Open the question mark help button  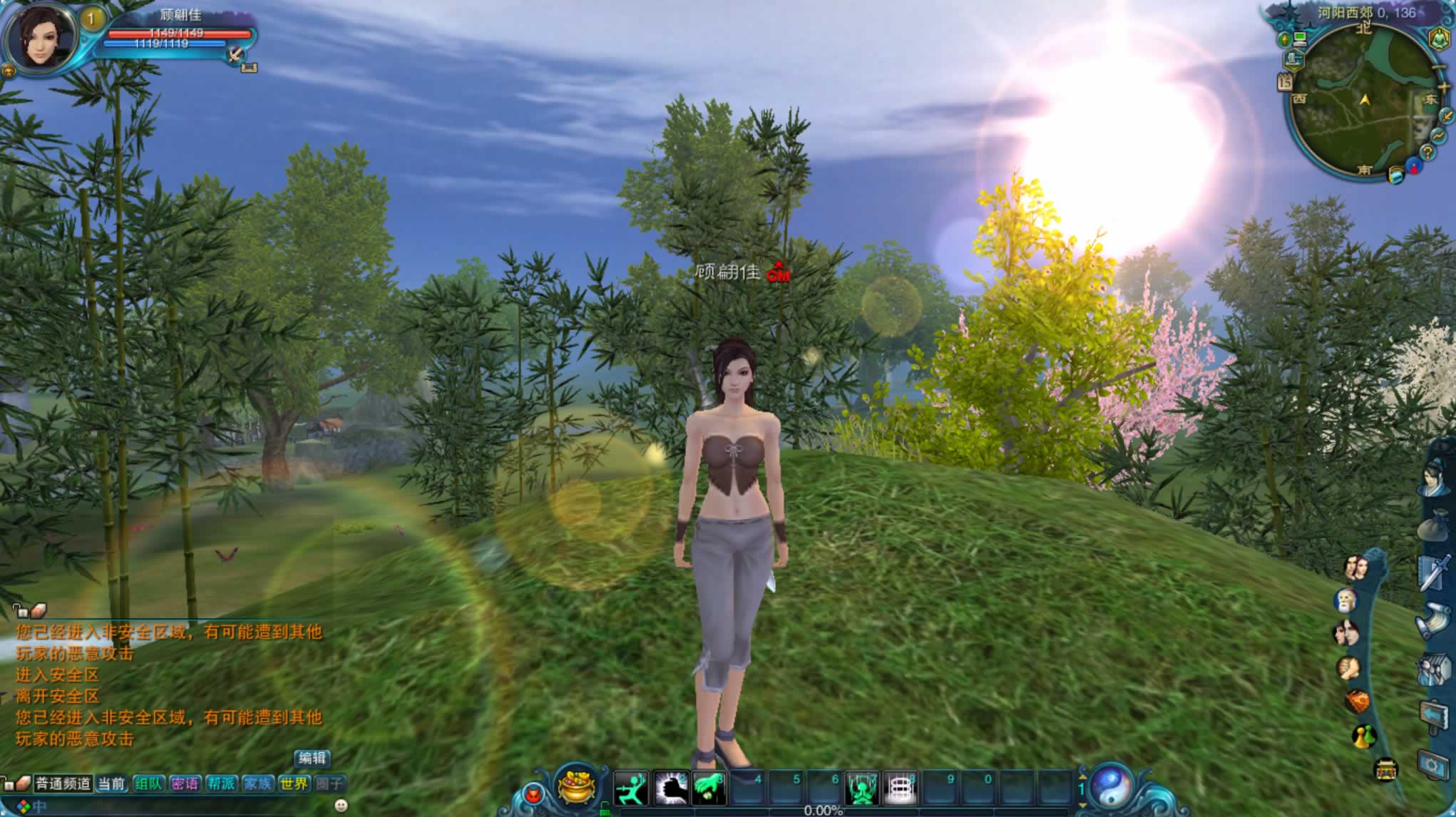pos(1427,152)
